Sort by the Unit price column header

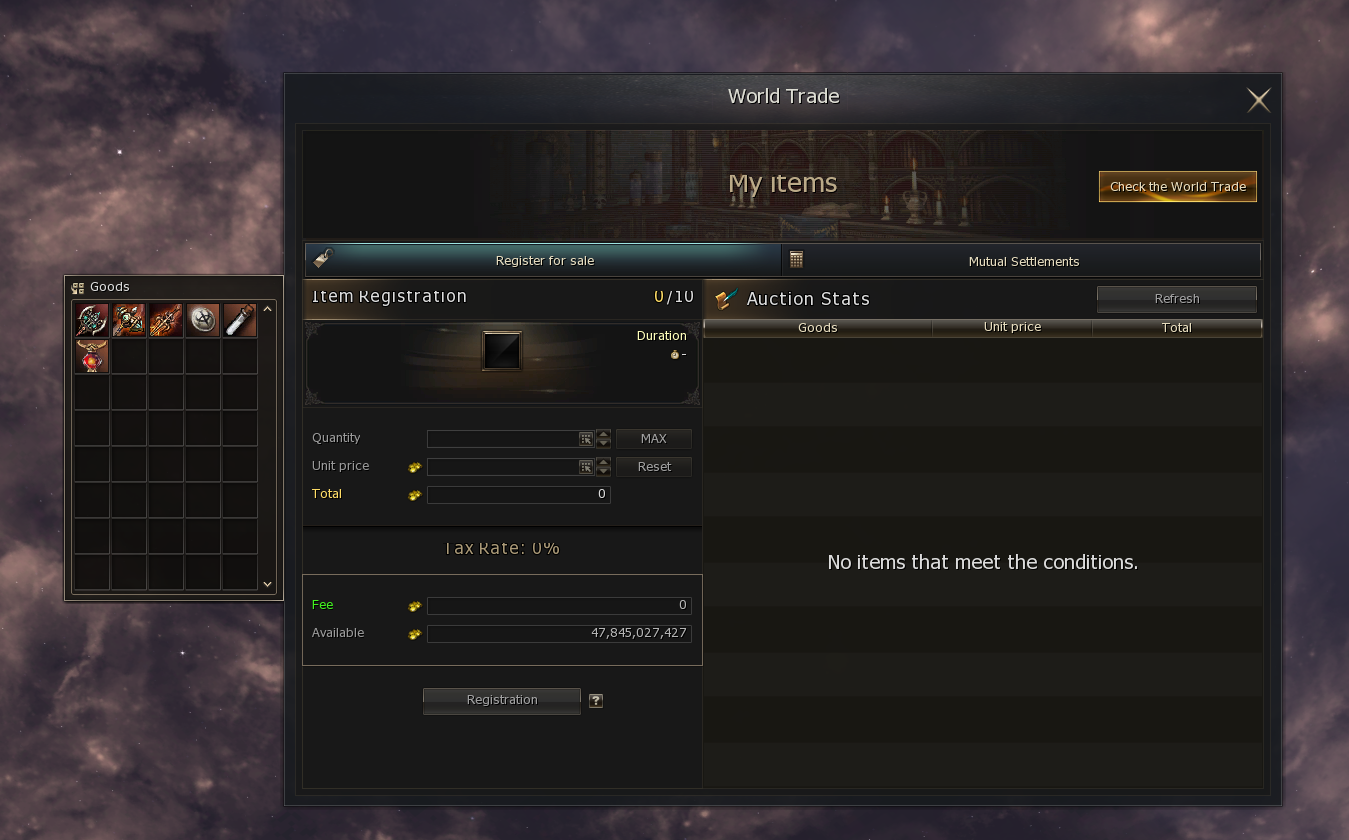(x=1012, y=327)
